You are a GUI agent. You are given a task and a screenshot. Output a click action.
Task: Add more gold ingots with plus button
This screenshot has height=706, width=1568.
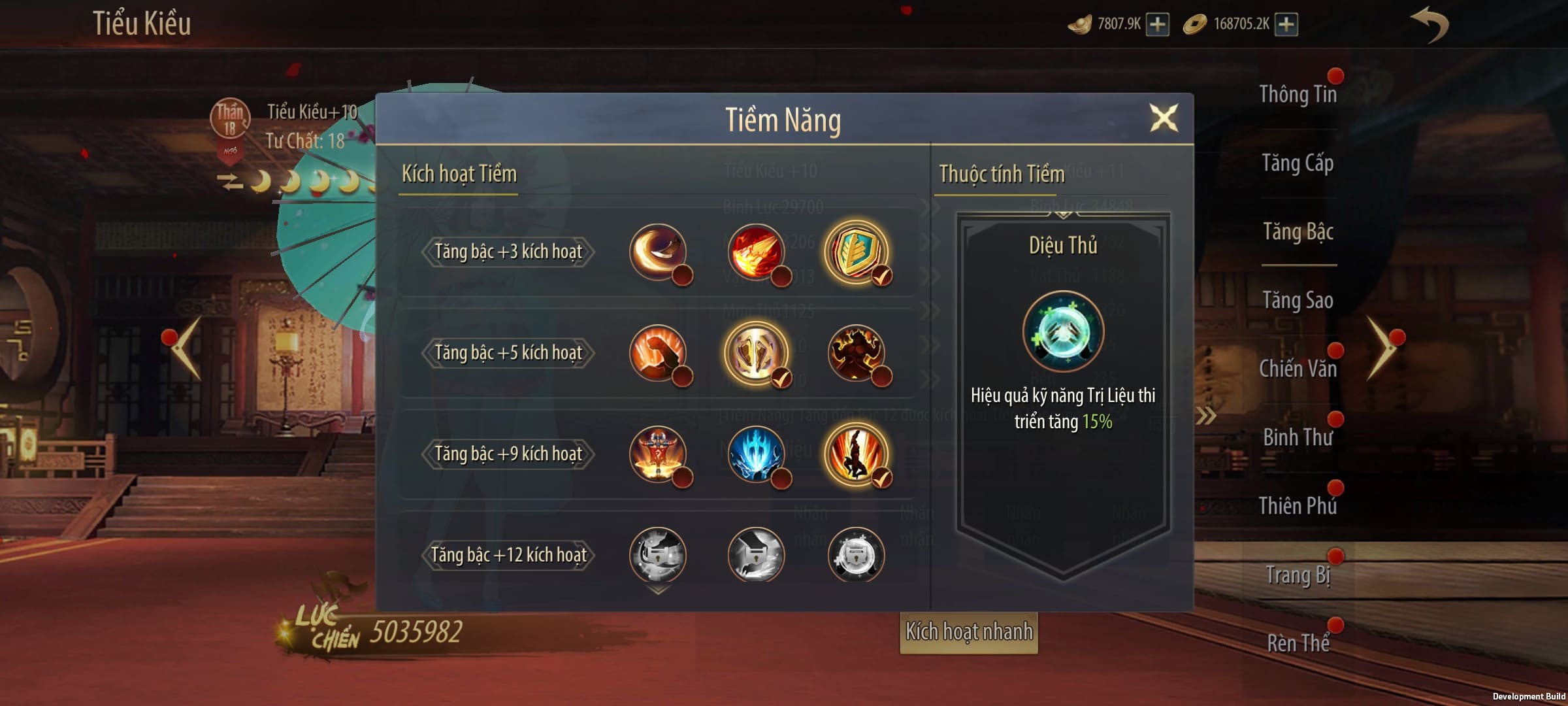tap(1158, 25)
